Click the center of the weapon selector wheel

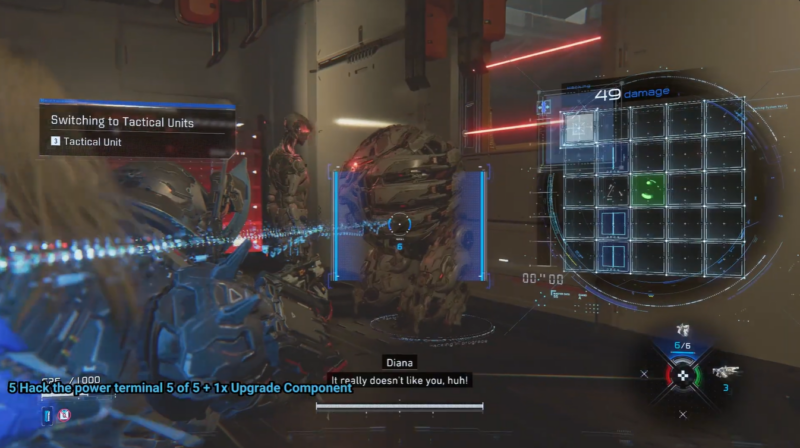click(x=683, y=374)
